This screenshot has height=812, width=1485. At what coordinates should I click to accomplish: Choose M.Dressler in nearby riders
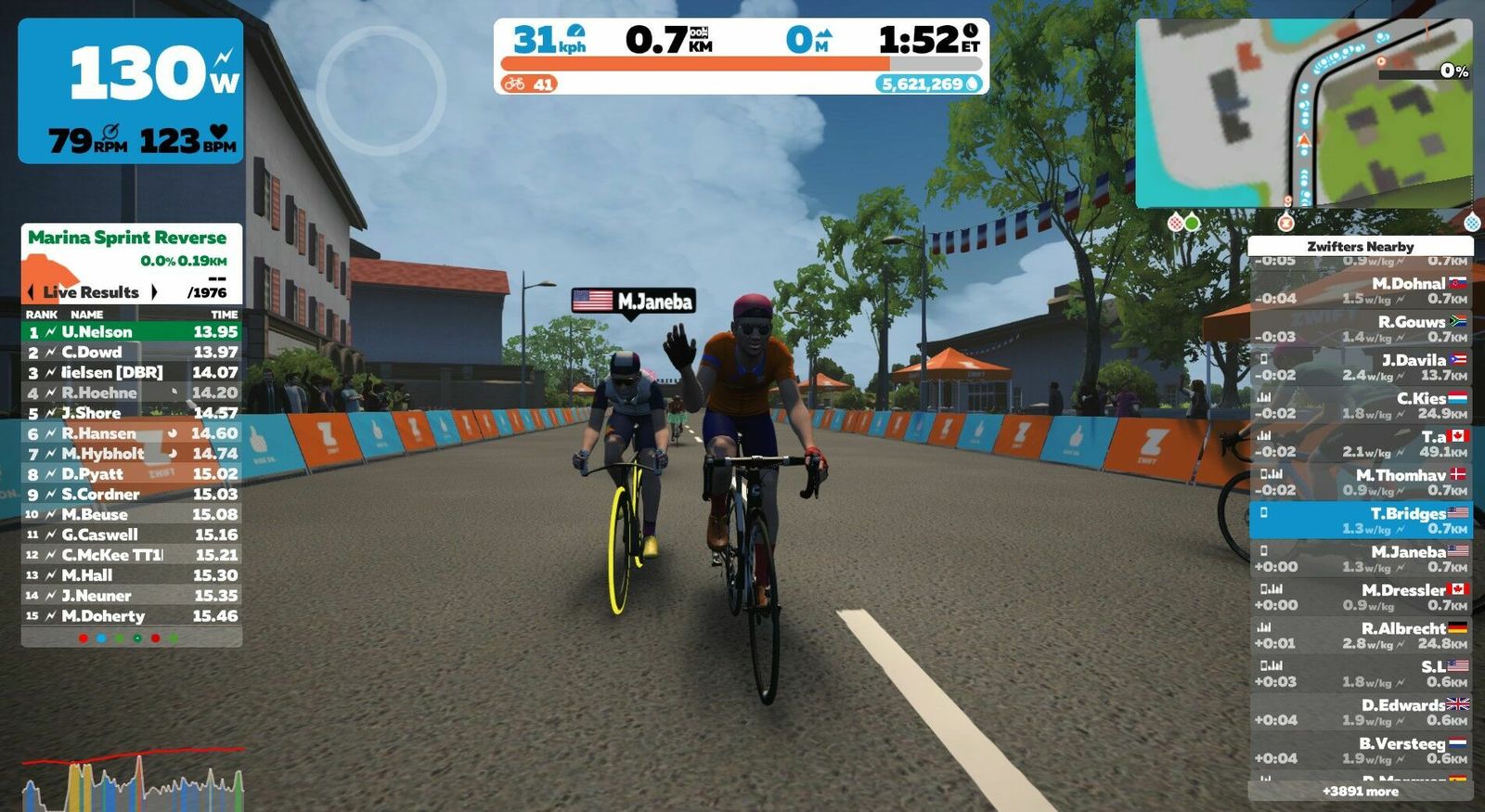[x=1361, y=597]
